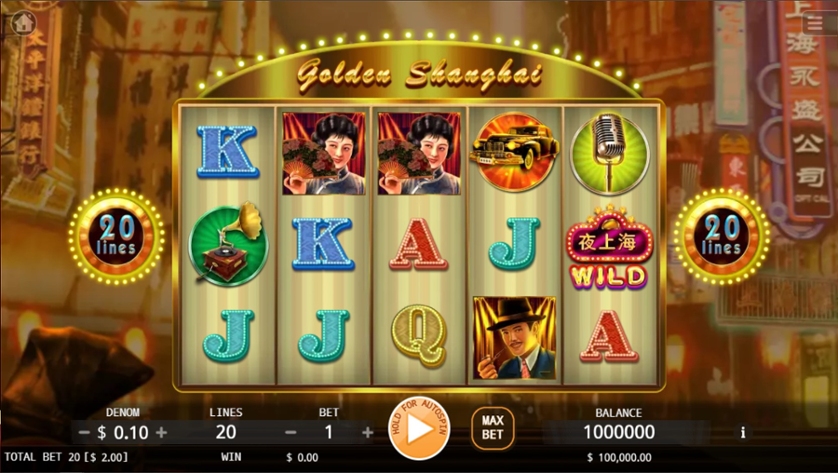Return to lobby via the home icon
The height and width of the screenshot is (473, 838).
(23, 22)
